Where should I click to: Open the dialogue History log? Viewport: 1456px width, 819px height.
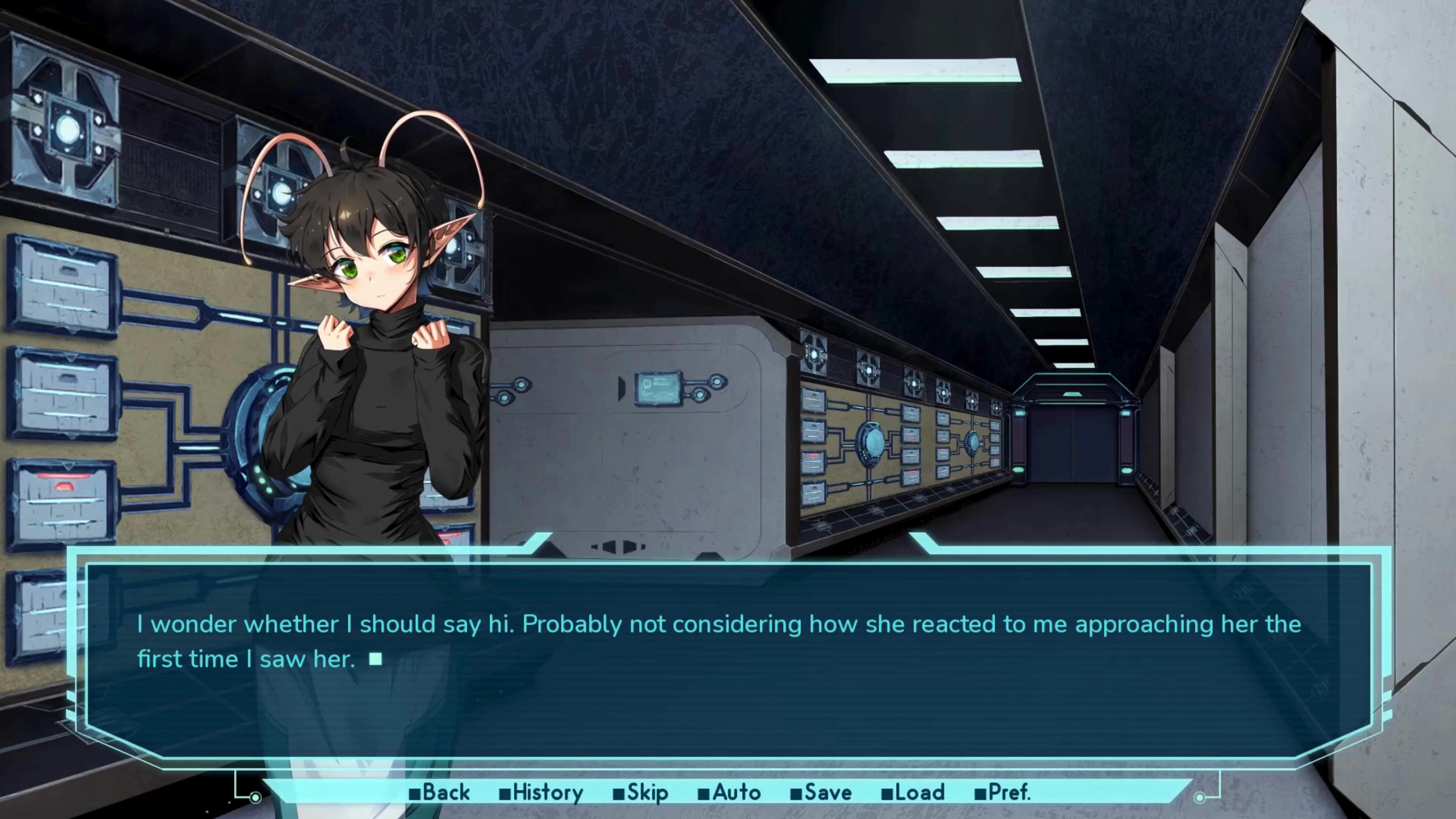point(541,792)
